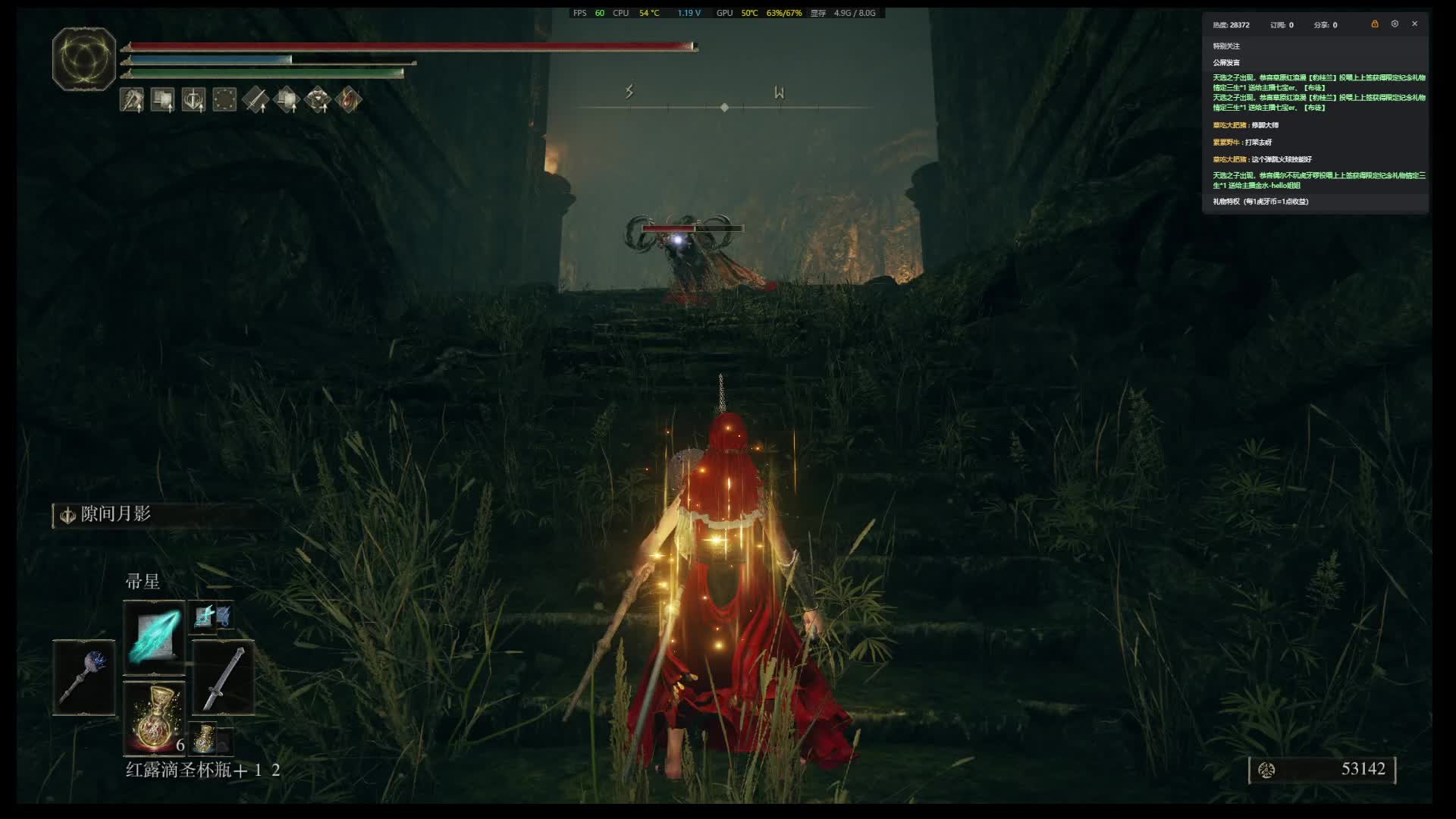Click the small next-spell icons beside the scroll
The image size is (1456, 819).
(x=212, y=616)
